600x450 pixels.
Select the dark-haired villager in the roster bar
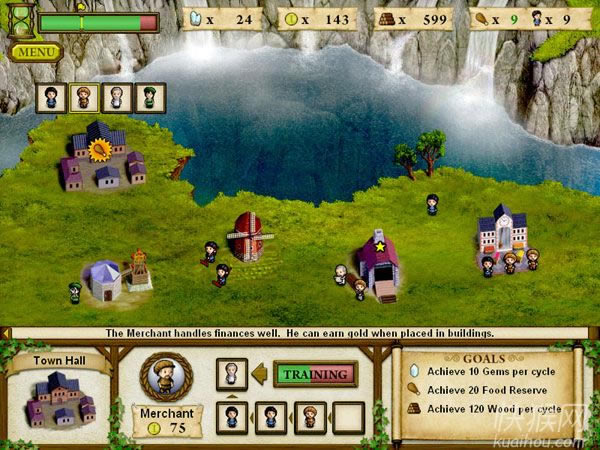(52, 97)
